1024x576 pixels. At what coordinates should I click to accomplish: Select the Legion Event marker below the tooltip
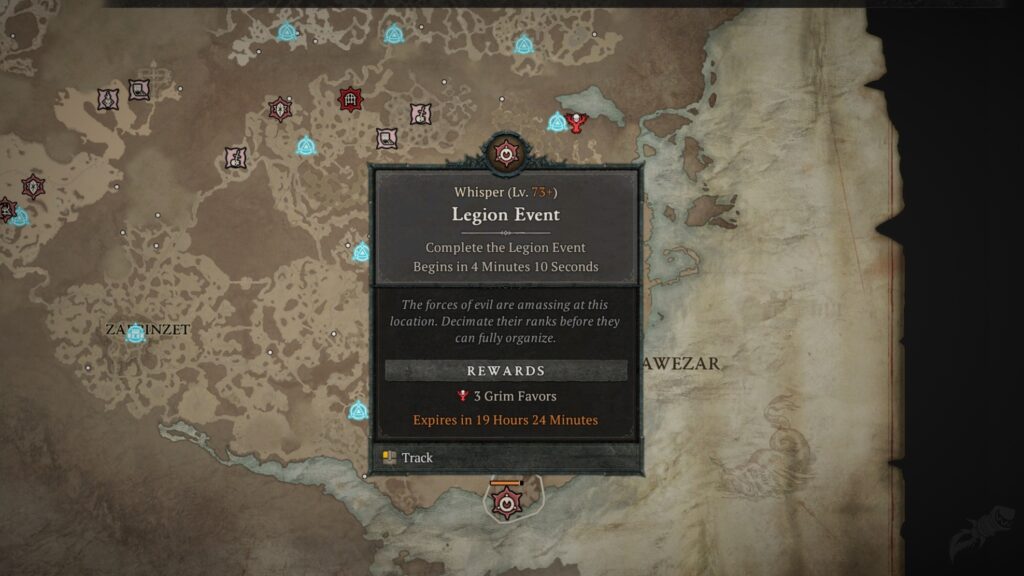coord(507,502)
